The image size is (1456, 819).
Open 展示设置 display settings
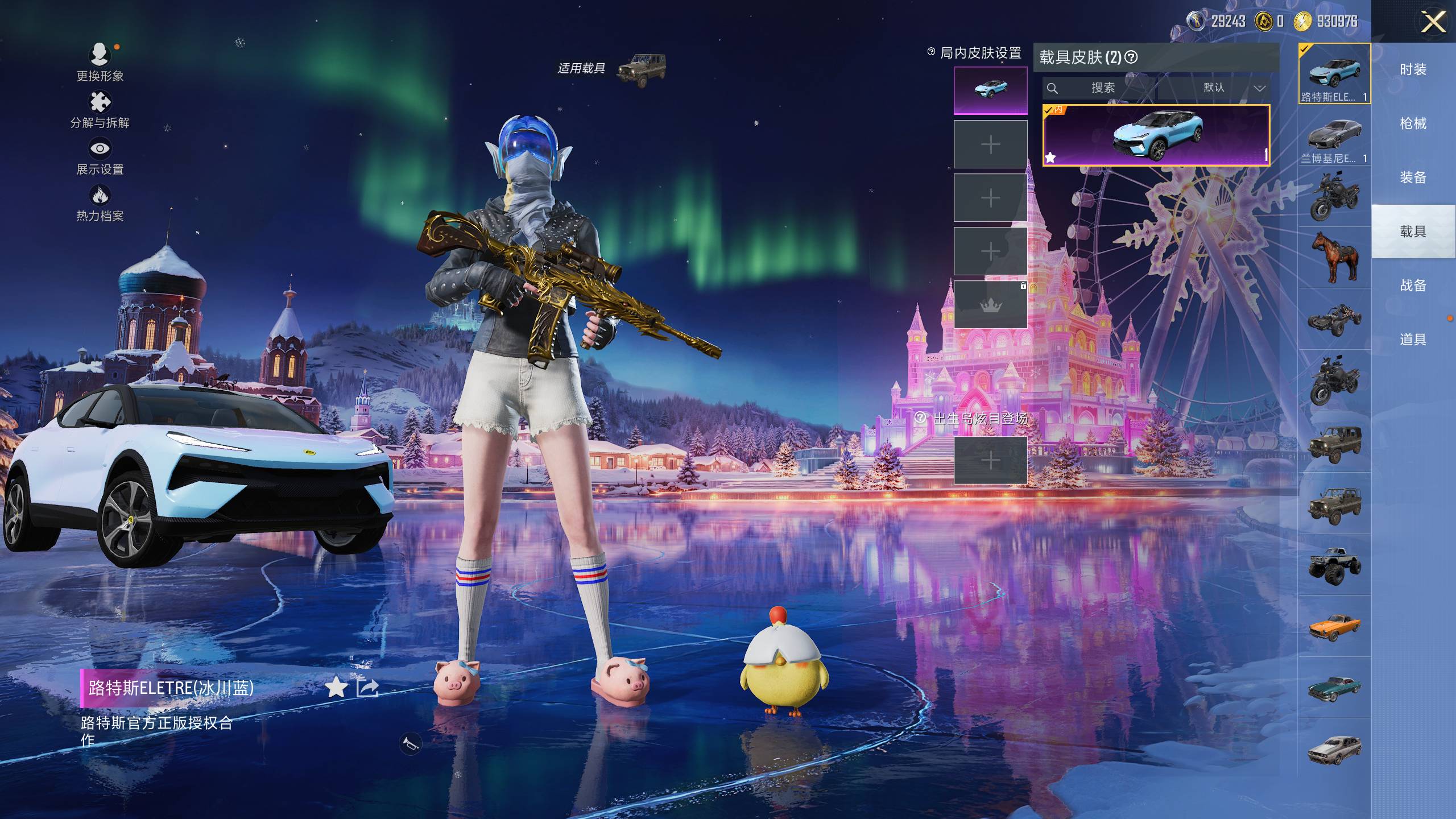tap(100, 156)
